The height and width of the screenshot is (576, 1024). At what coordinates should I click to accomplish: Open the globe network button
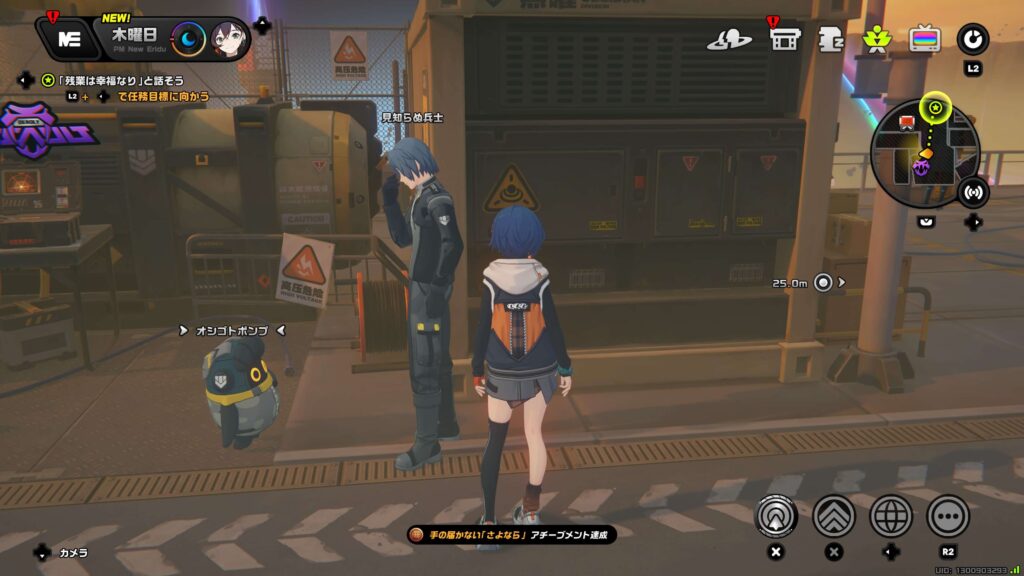pyautogui.click(x=891, y=515)
